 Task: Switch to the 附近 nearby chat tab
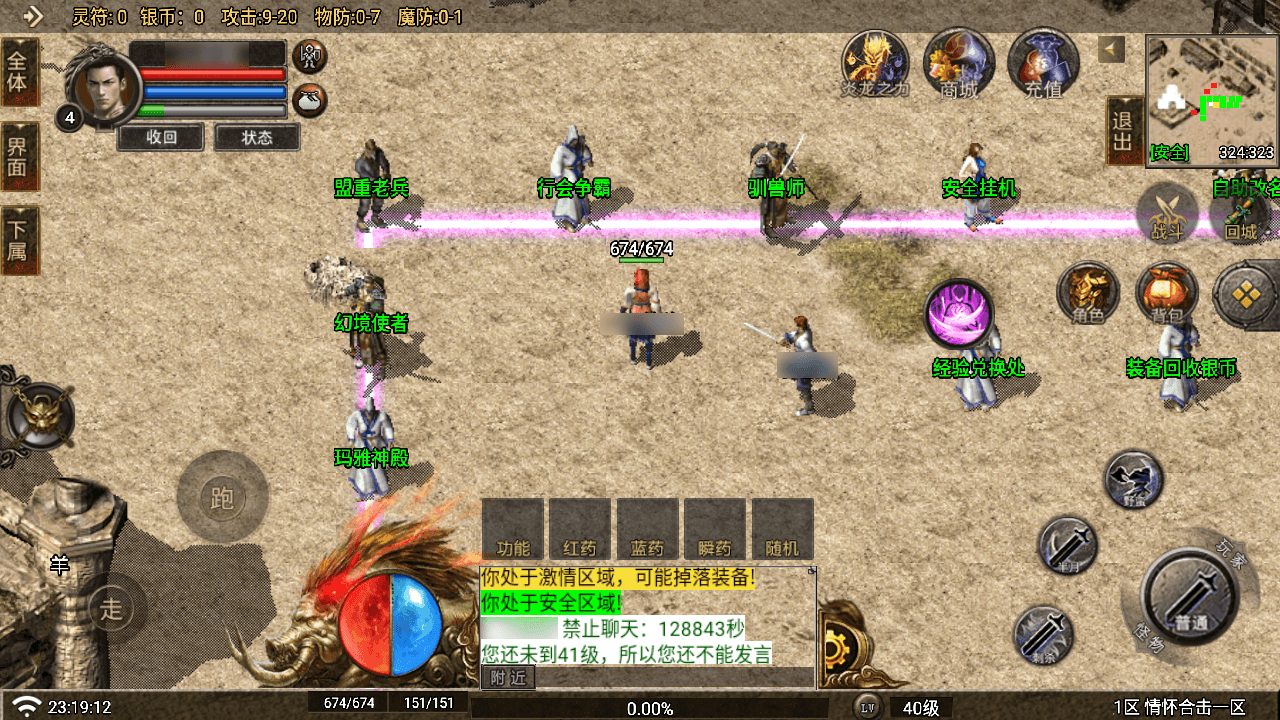pyautogui.click(x=508, y=678)
